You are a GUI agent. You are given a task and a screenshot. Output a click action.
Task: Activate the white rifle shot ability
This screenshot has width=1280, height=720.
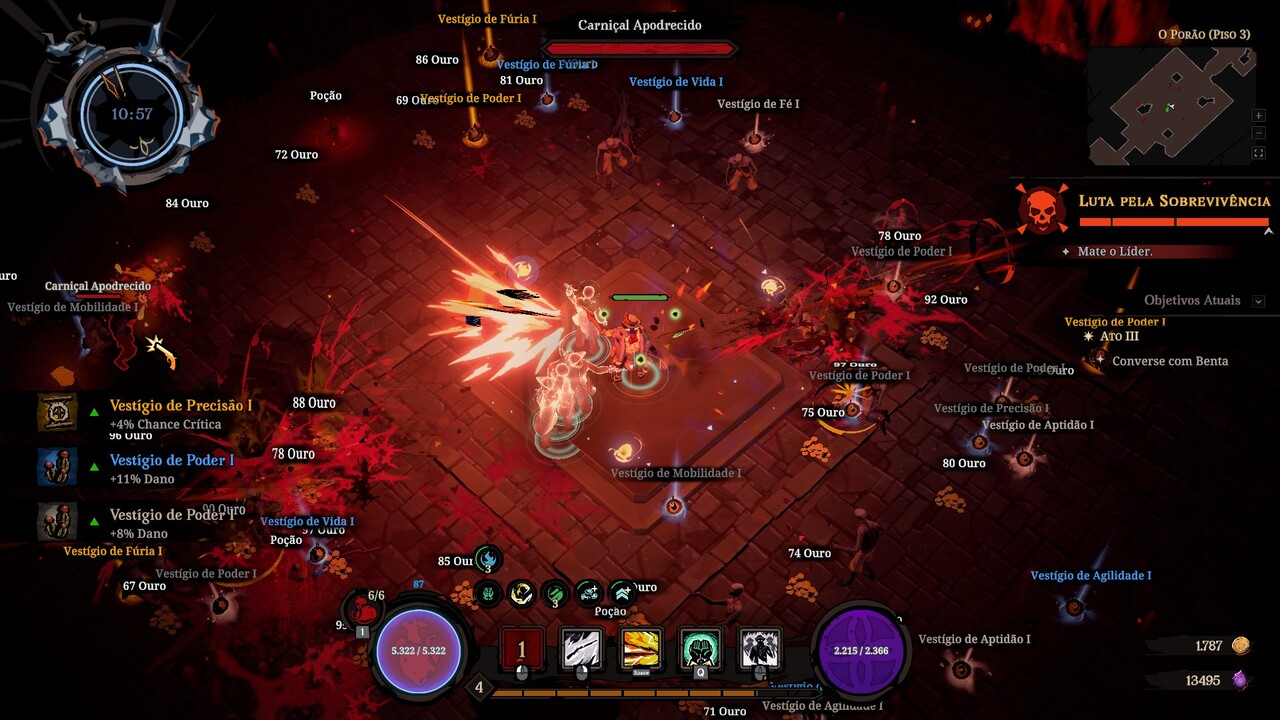582,650
